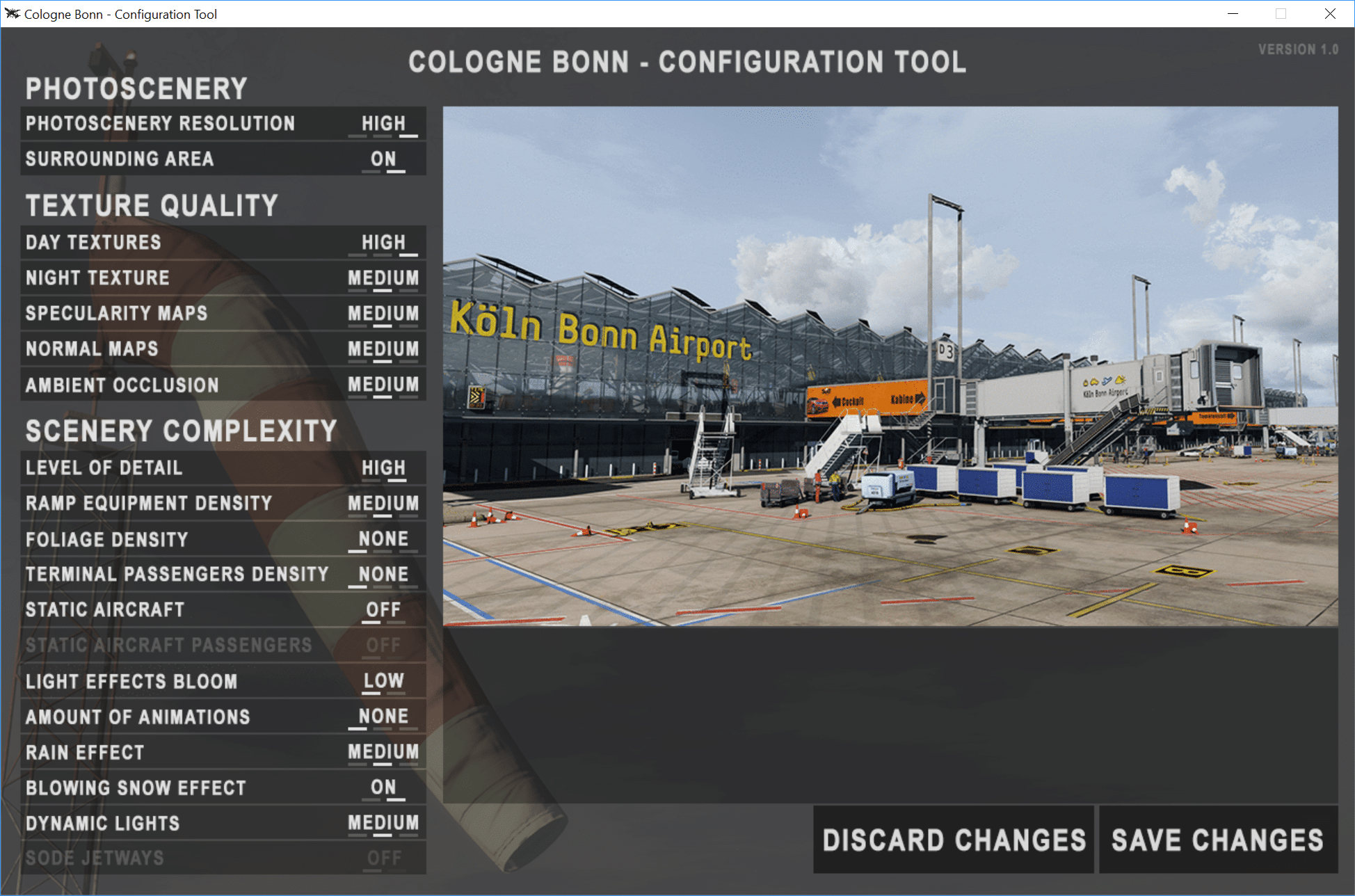Close the Configuration Tool window
Viewport: 1355px width, 896px height.
pos(1330,14)
